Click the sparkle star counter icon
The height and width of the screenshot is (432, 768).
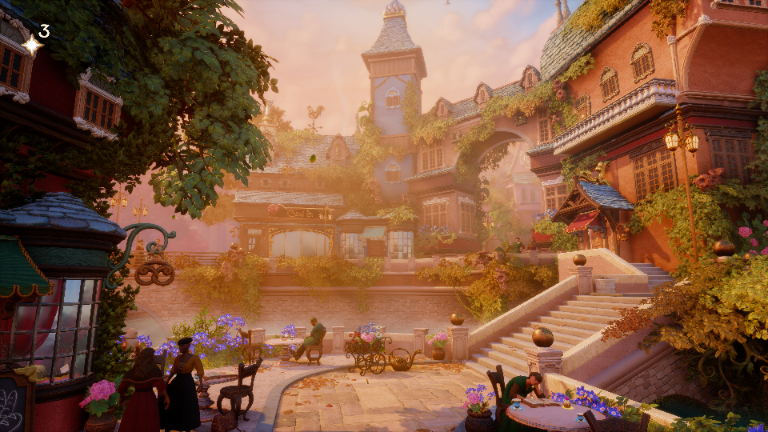pos(31,43)
